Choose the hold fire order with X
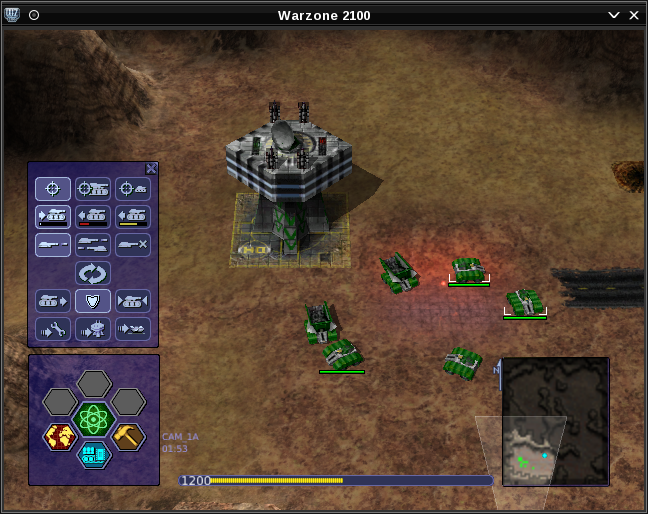The height and width of the screenshot is (514, 648). pos(133,245)
